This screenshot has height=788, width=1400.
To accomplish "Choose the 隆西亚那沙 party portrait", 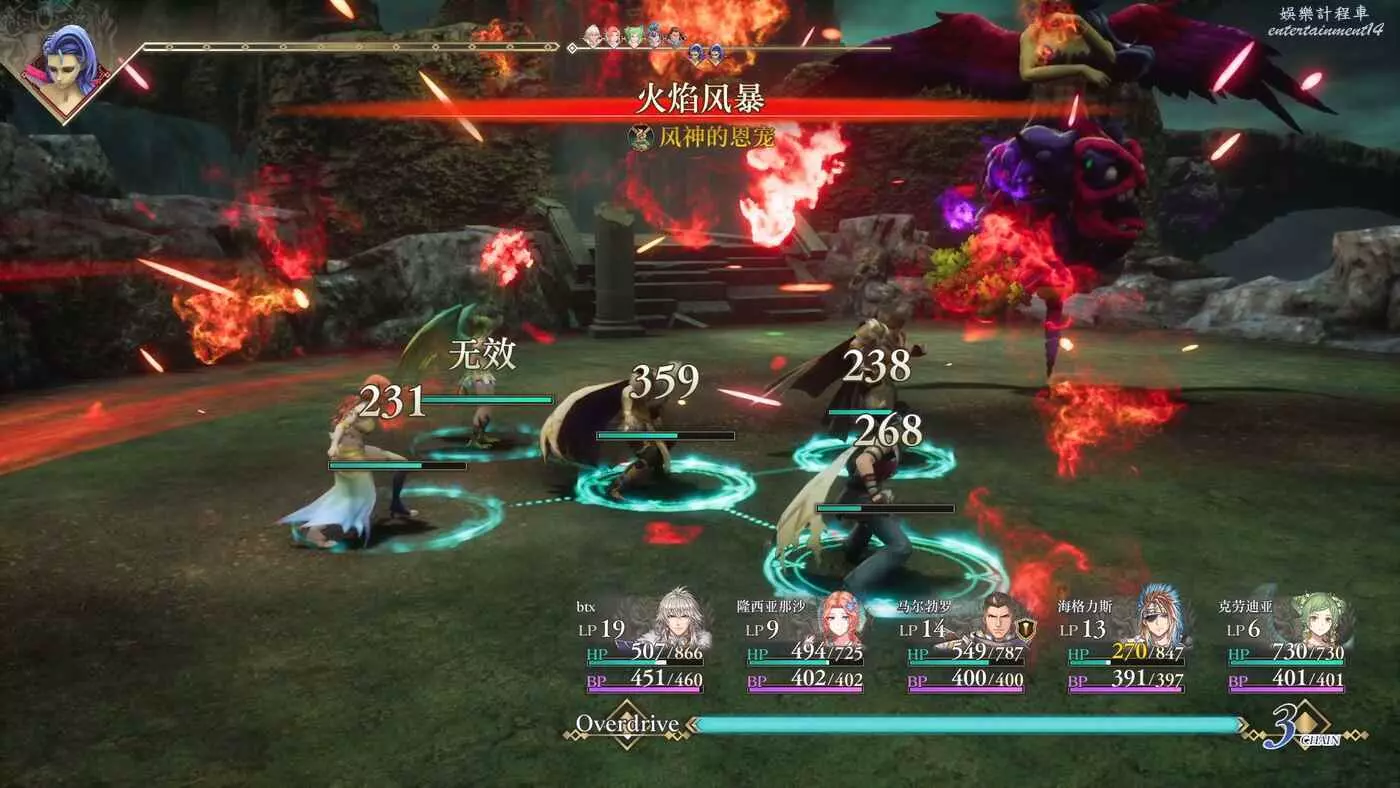I will pos(838,620).
